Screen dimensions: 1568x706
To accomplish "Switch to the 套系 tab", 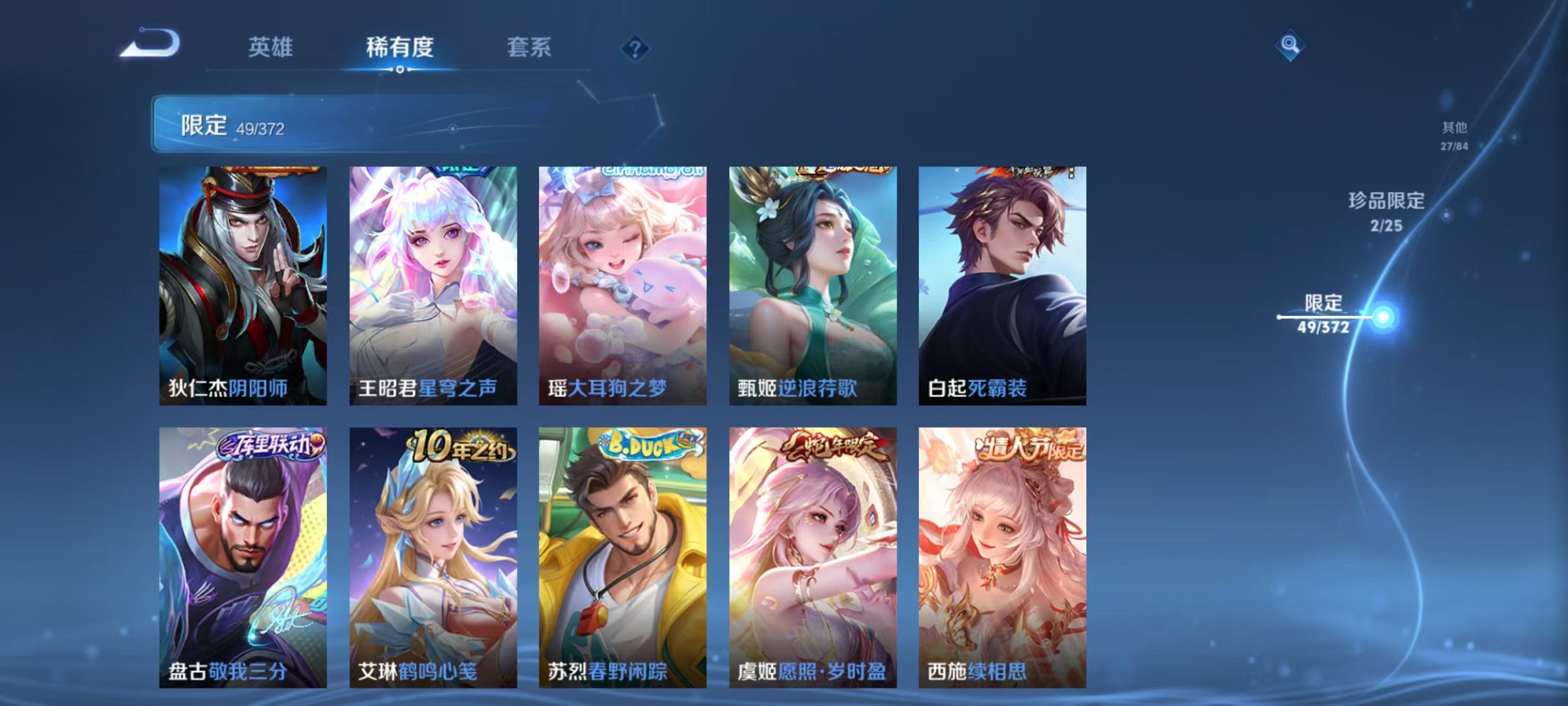I will [x=529, y=47].
